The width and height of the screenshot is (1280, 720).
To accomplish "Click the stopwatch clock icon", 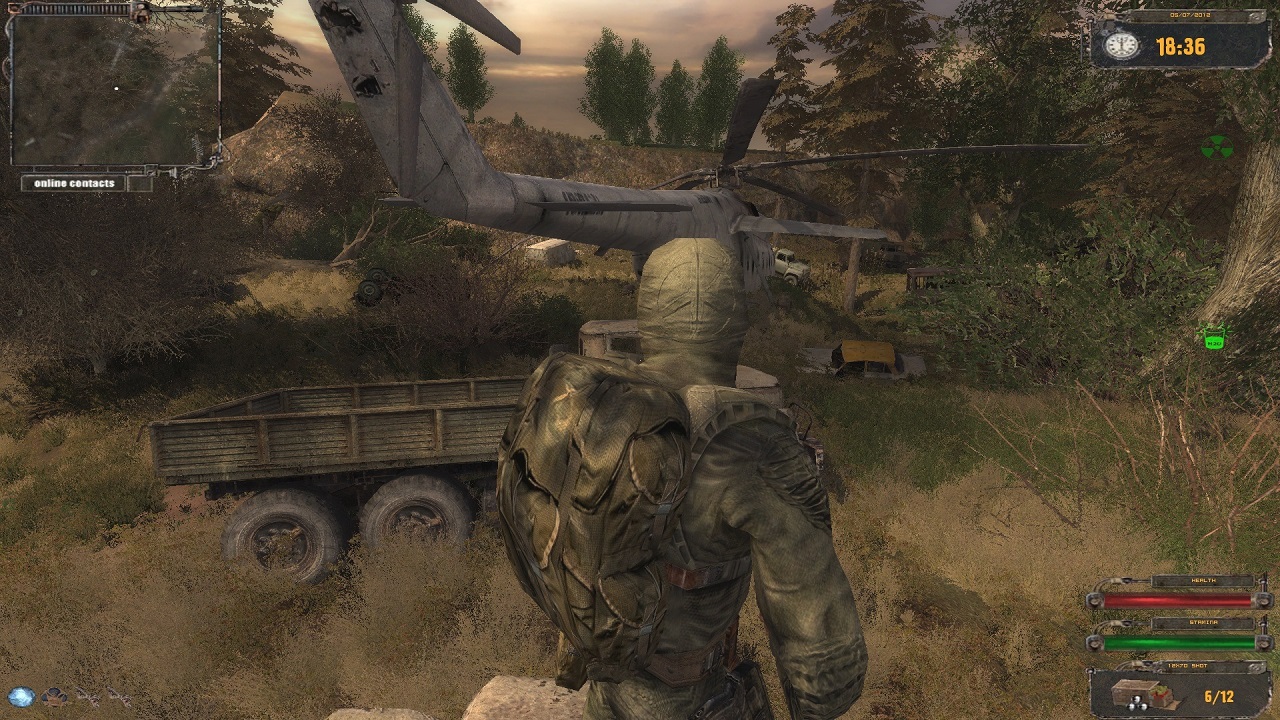I will click(x=1122, y=45).
